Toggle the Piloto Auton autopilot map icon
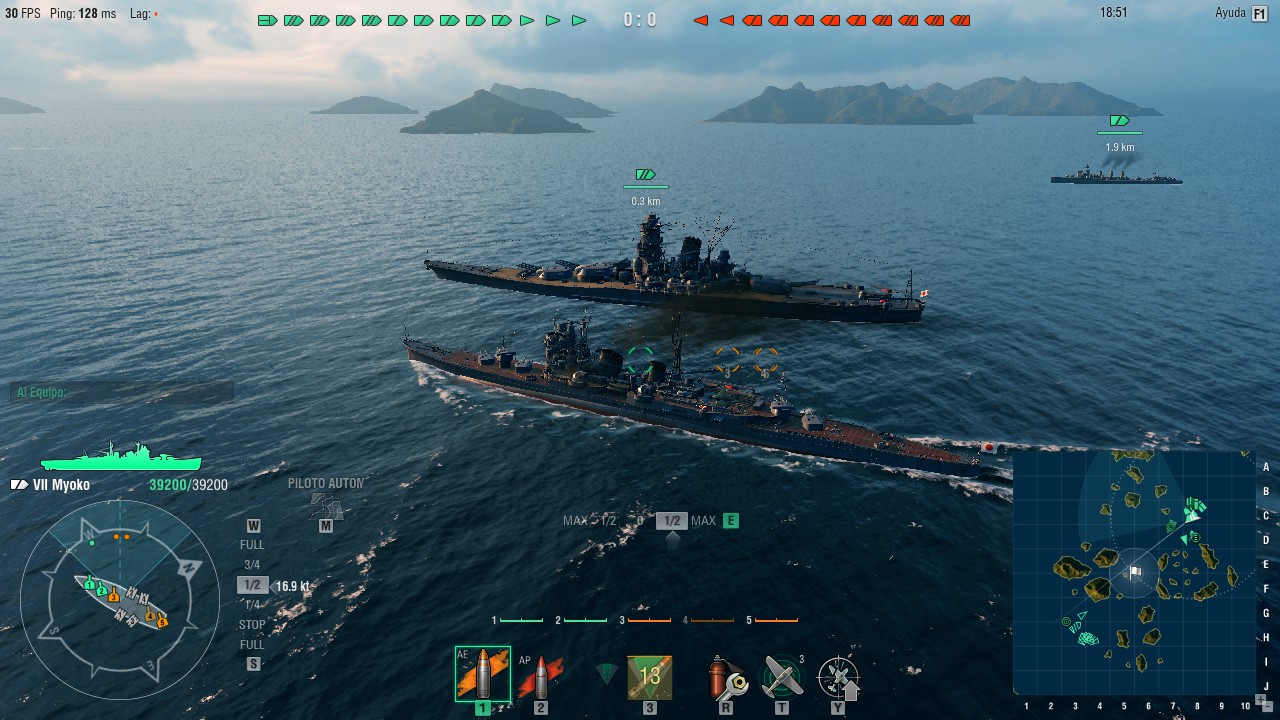This screenshot has width=1280, height=720. pos(325,505)
